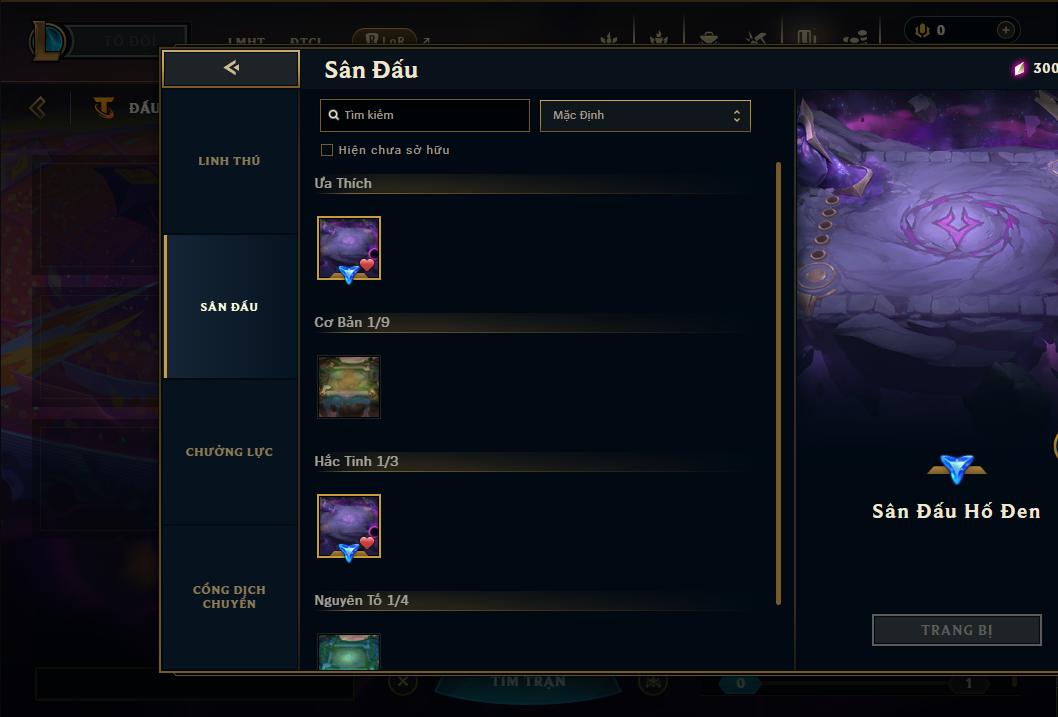Go back using the arrow button

(x=231, y=68)
